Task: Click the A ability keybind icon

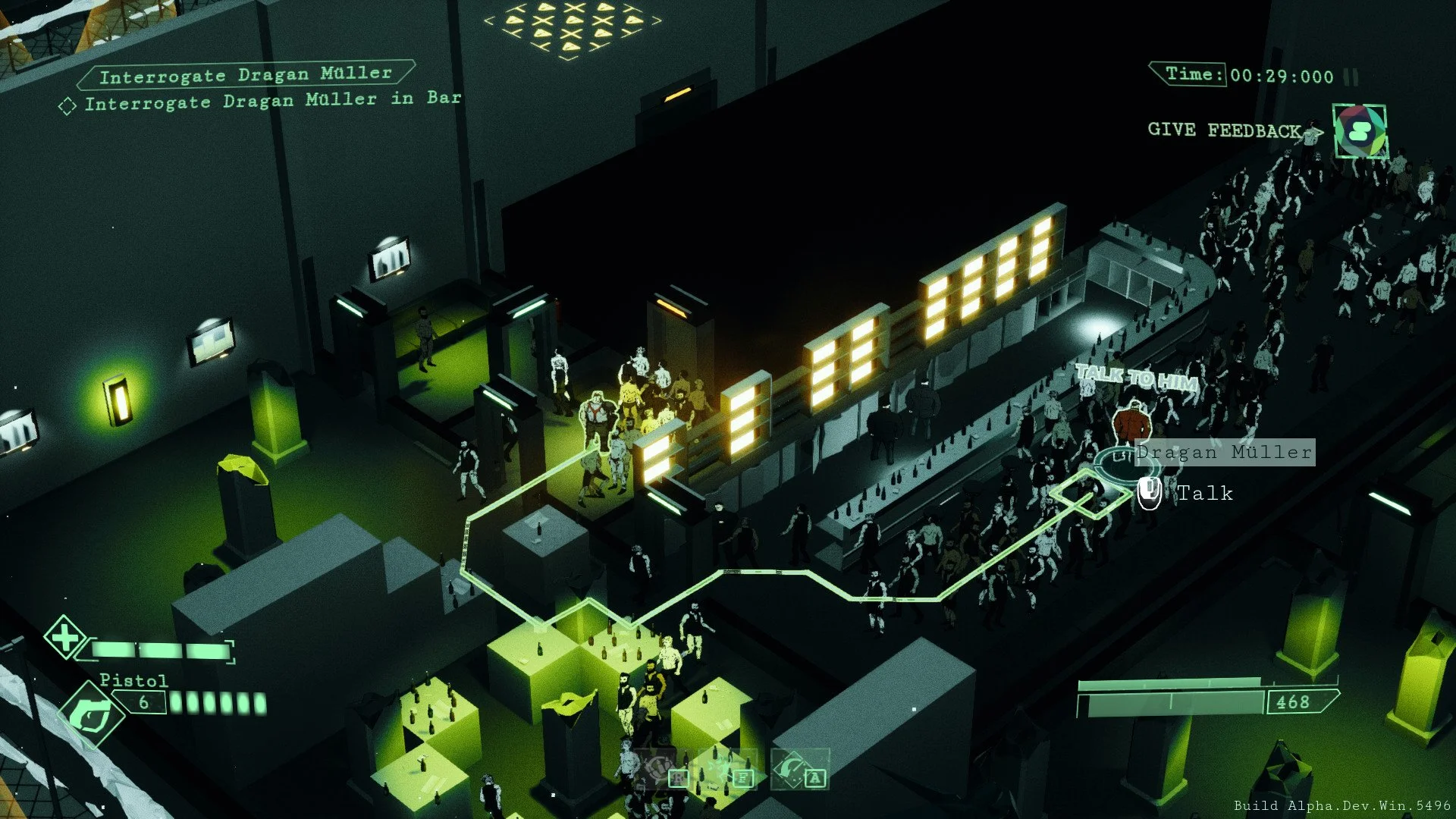Action: tap(814, 777)
